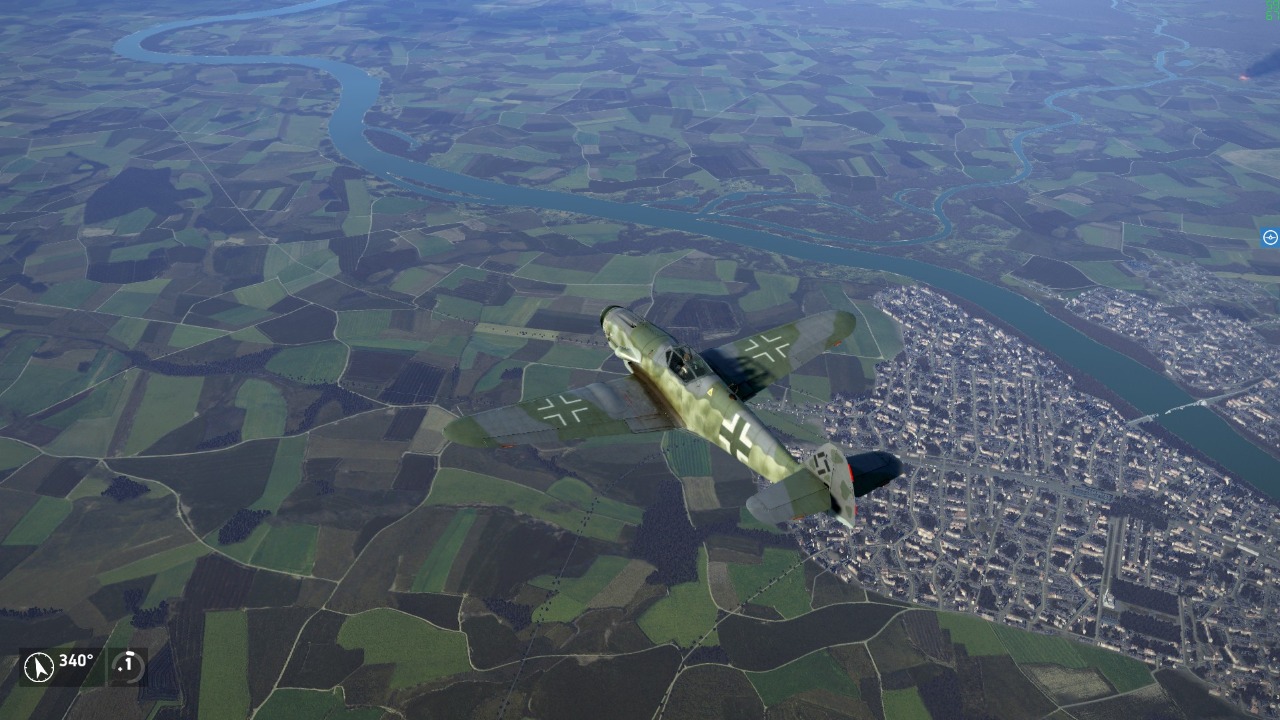Select the compass heading icon
This screenshot has width=1280, height=720.
pyautogui.click(x=38, y=666)
